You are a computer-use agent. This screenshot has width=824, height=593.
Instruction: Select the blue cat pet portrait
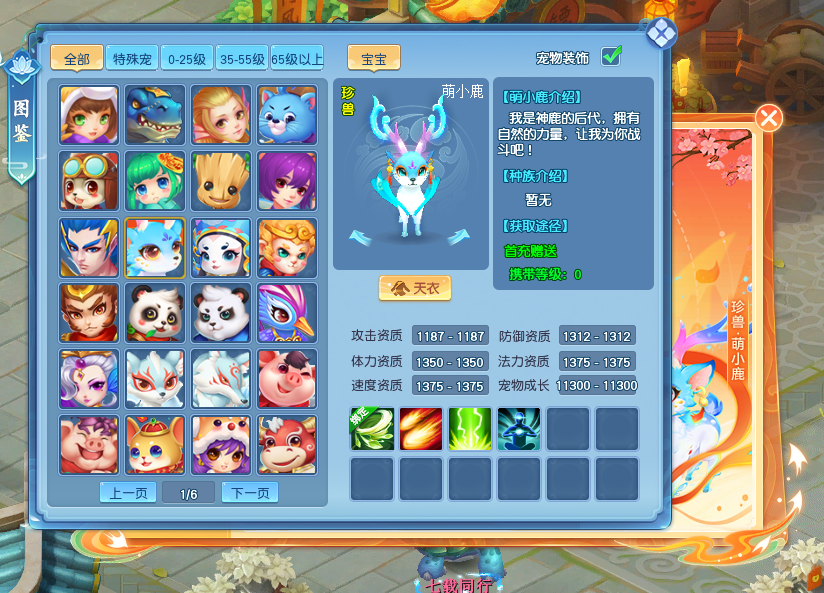click(x=287, y=115)
